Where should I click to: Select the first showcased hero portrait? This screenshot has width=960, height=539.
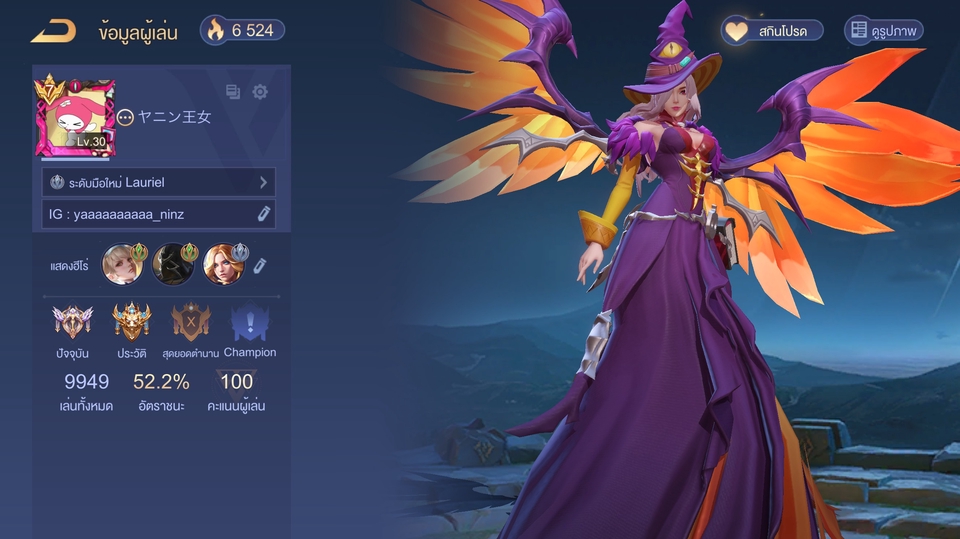(x=122, y=265)
